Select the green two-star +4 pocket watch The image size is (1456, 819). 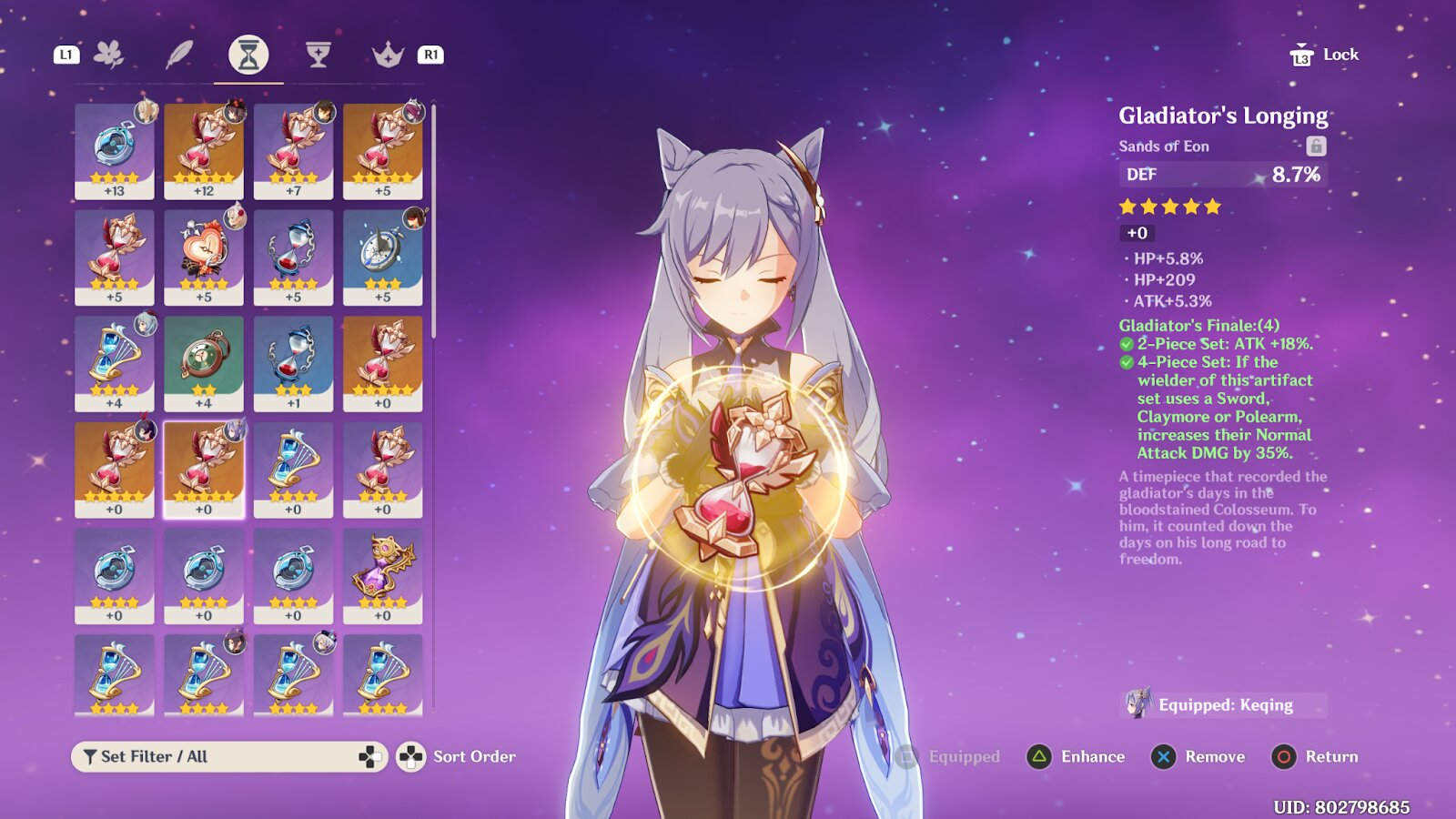204,362
